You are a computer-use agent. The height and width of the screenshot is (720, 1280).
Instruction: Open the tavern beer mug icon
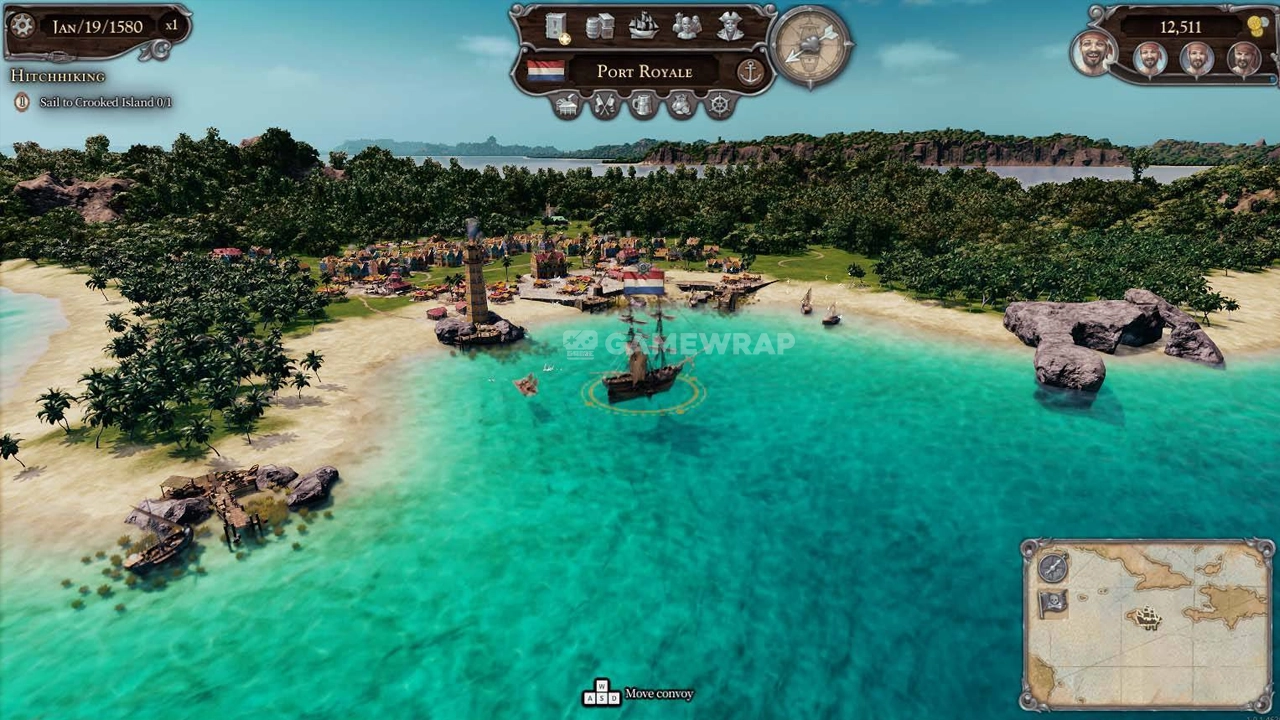[x=643, y=104]
